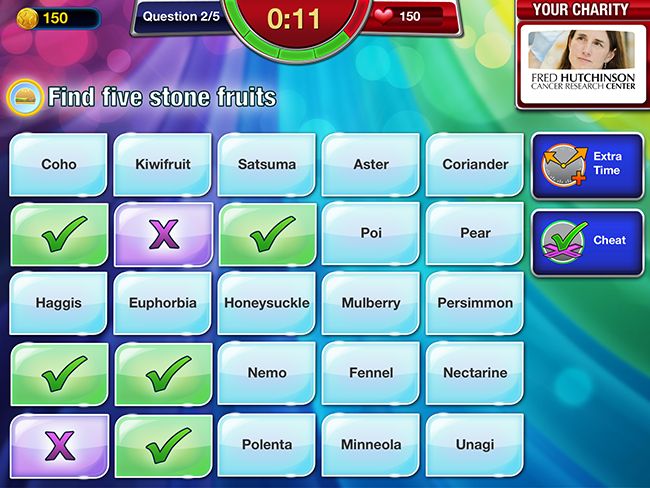The height and width of the screenshot is (488, 650).
Task: Select the Polenta tile
Action: (x=267, y=443)
